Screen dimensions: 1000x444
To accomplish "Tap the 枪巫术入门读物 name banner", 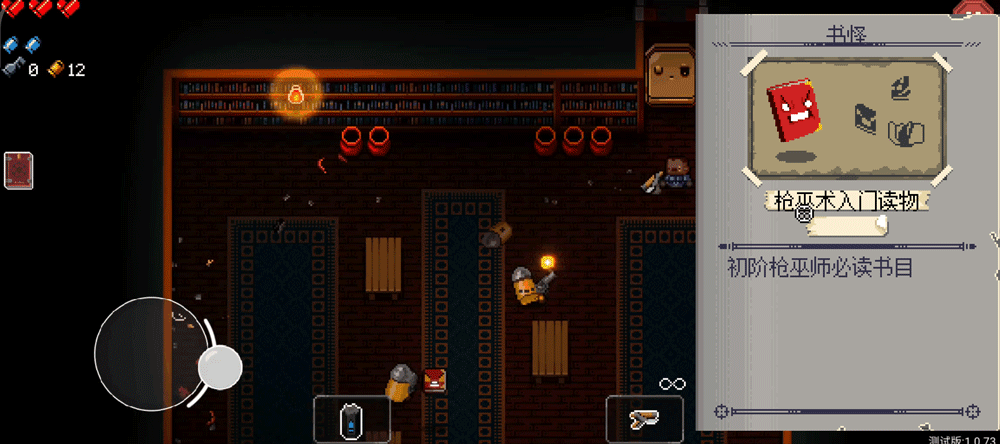I will 847,201.
